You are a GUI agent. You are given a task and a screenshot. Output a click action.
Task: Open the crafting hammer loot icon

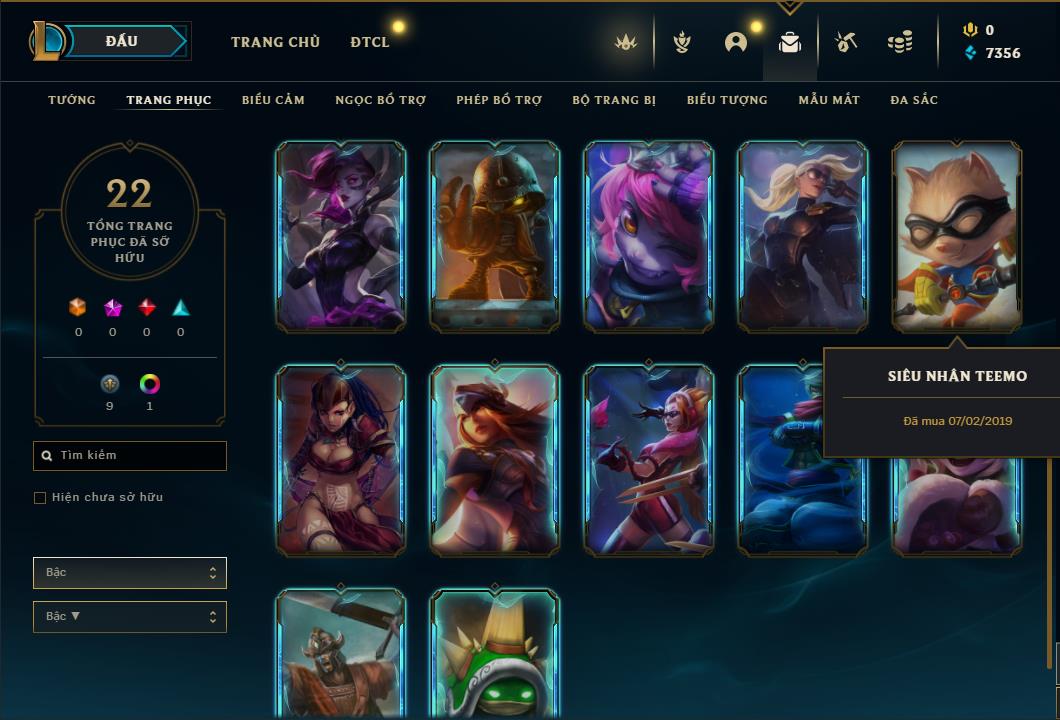point(845,42)
